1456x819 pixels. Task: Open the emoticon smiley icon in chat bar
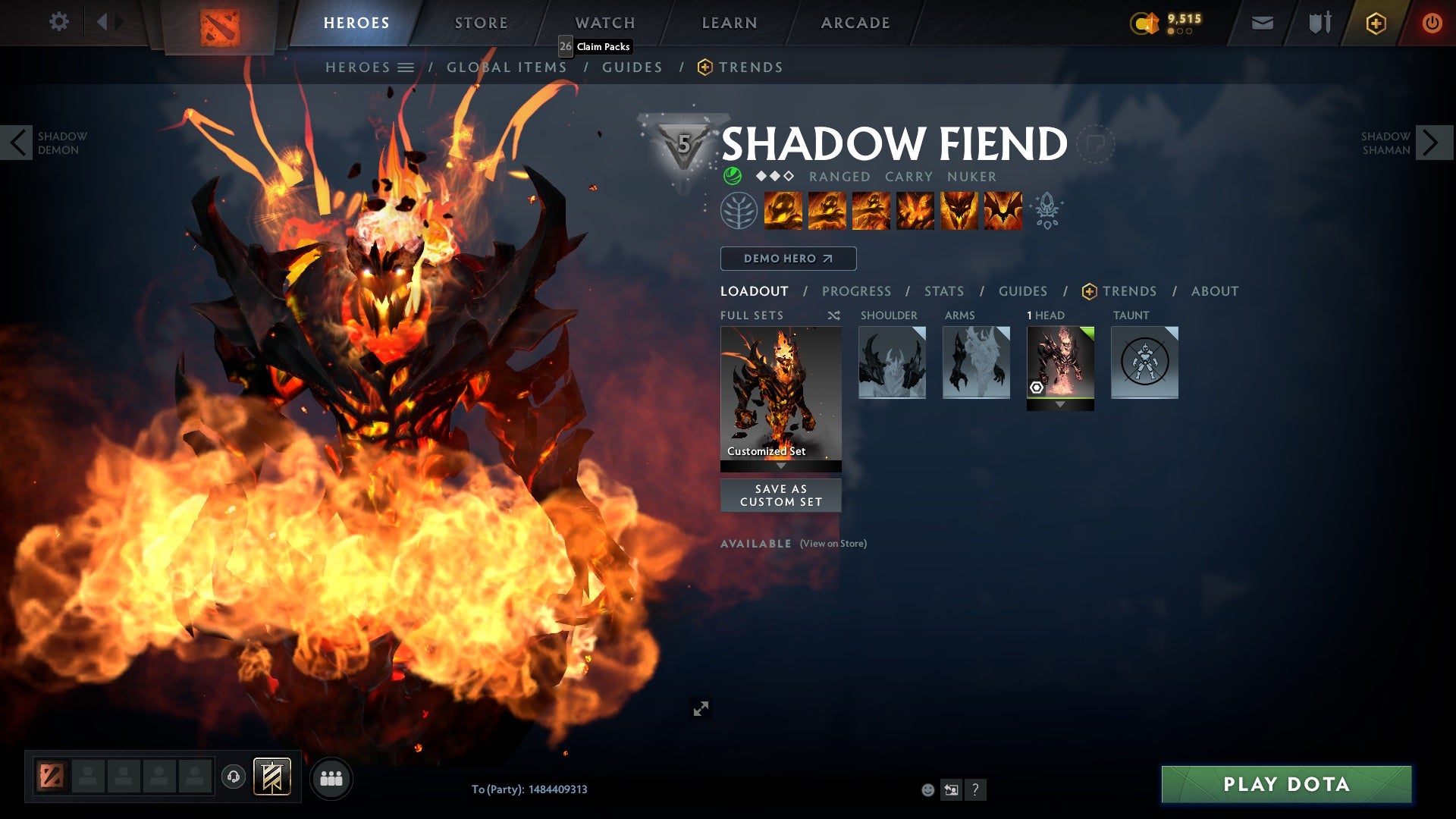[x=927, y=789]
